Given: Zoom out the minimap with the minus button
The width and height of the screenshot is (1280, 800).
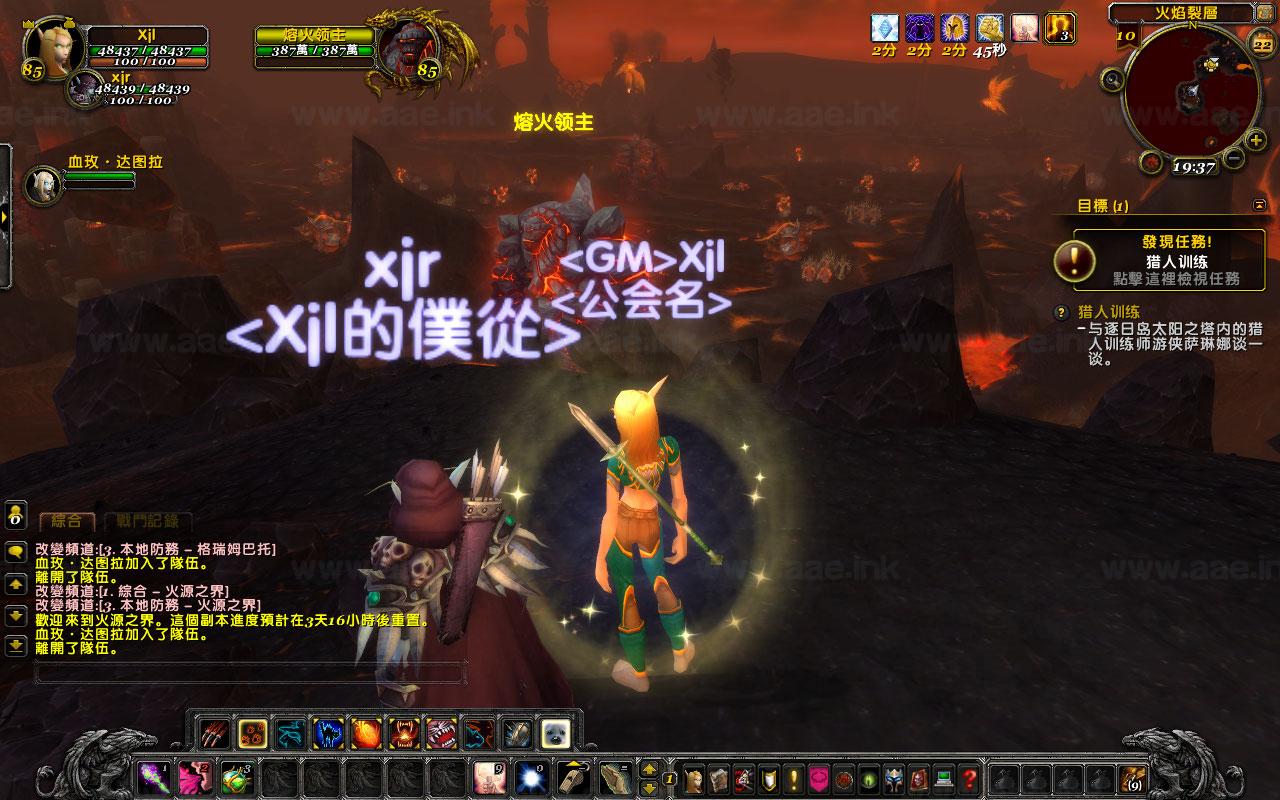Looking at the screenshot, I should (1233, 157).
